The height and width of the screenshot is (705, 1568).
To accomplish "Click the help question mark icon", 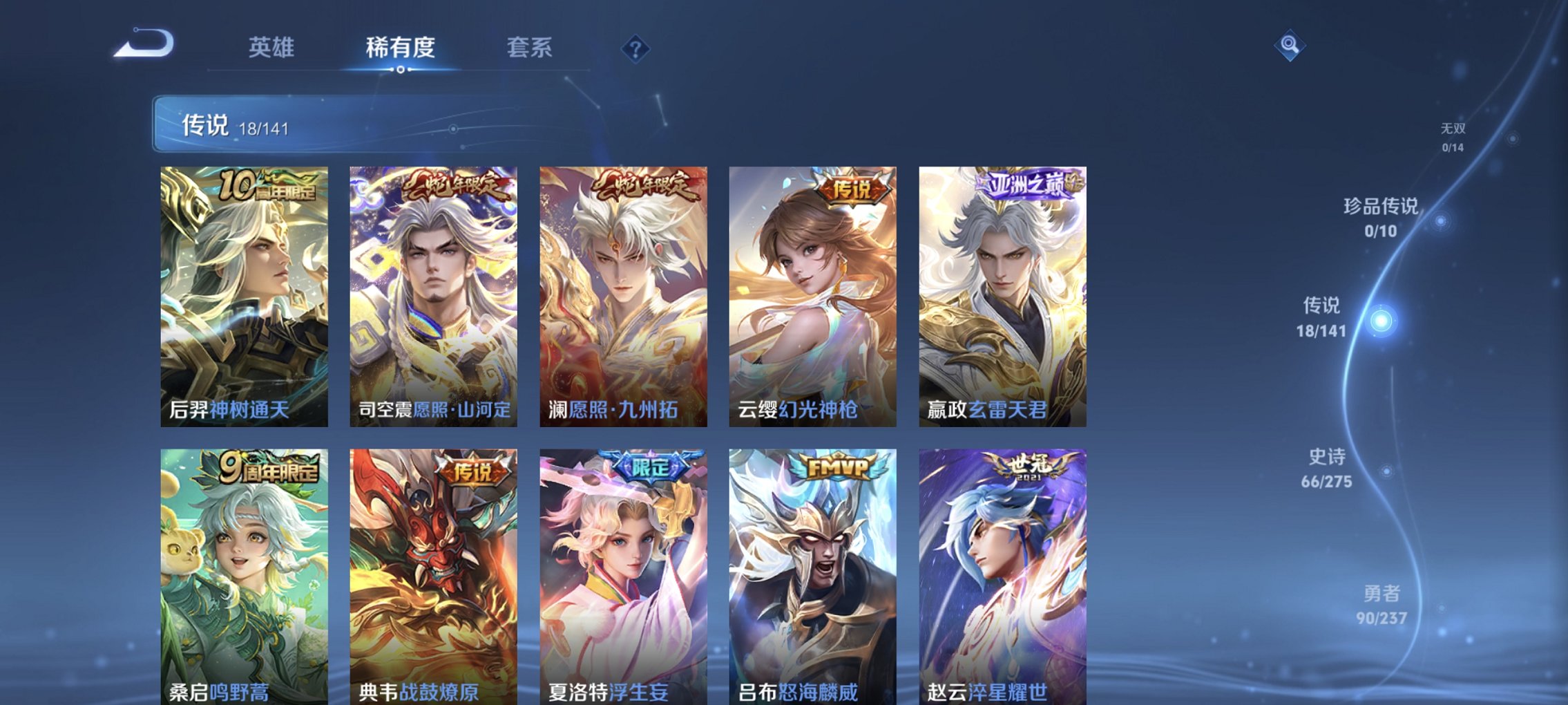I will tap(636, 48).
